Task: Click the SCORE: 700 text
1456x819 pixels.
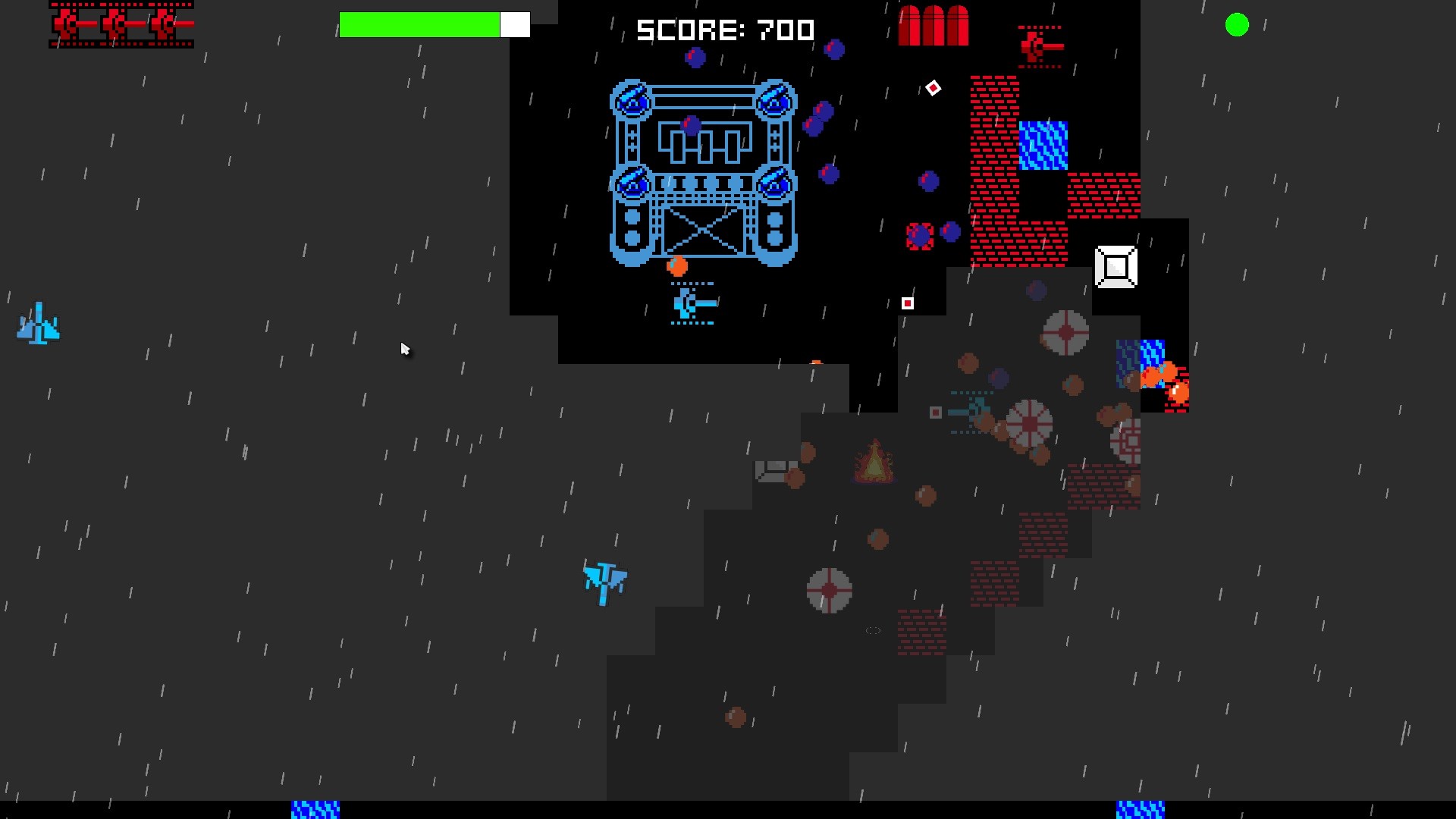Action: point(725,30)
